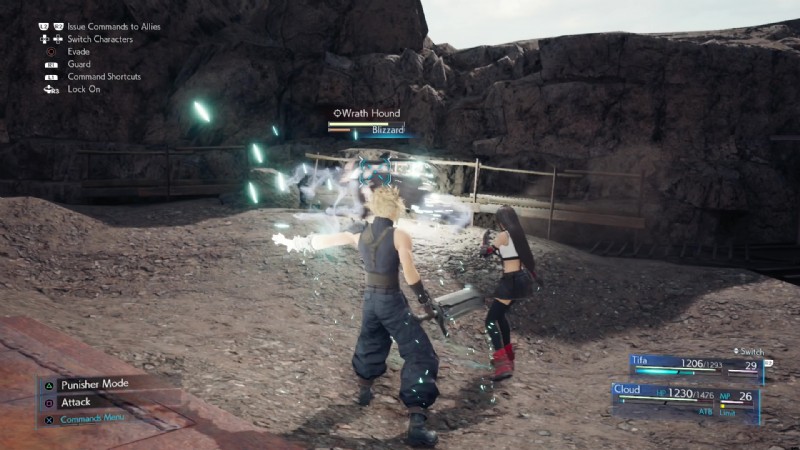The width and height of the screenshot is (800, 450).
Task: Choose the Attack command
Action: (x=76, y=402)
